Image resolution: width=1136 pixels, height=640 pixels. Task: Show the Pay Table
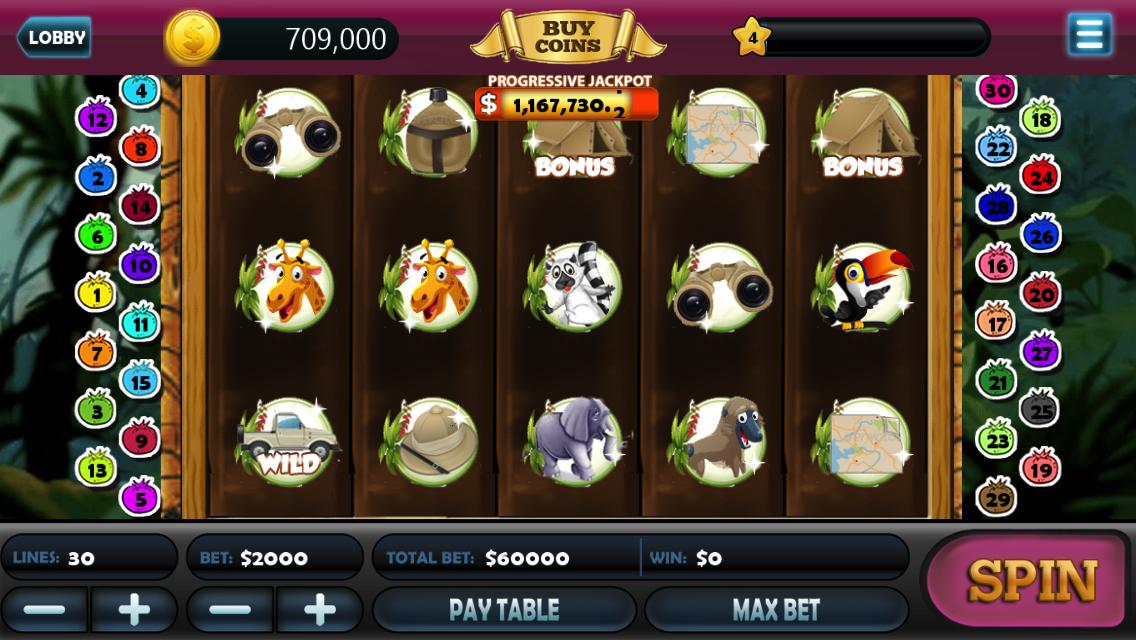click(x=504, y=609)
